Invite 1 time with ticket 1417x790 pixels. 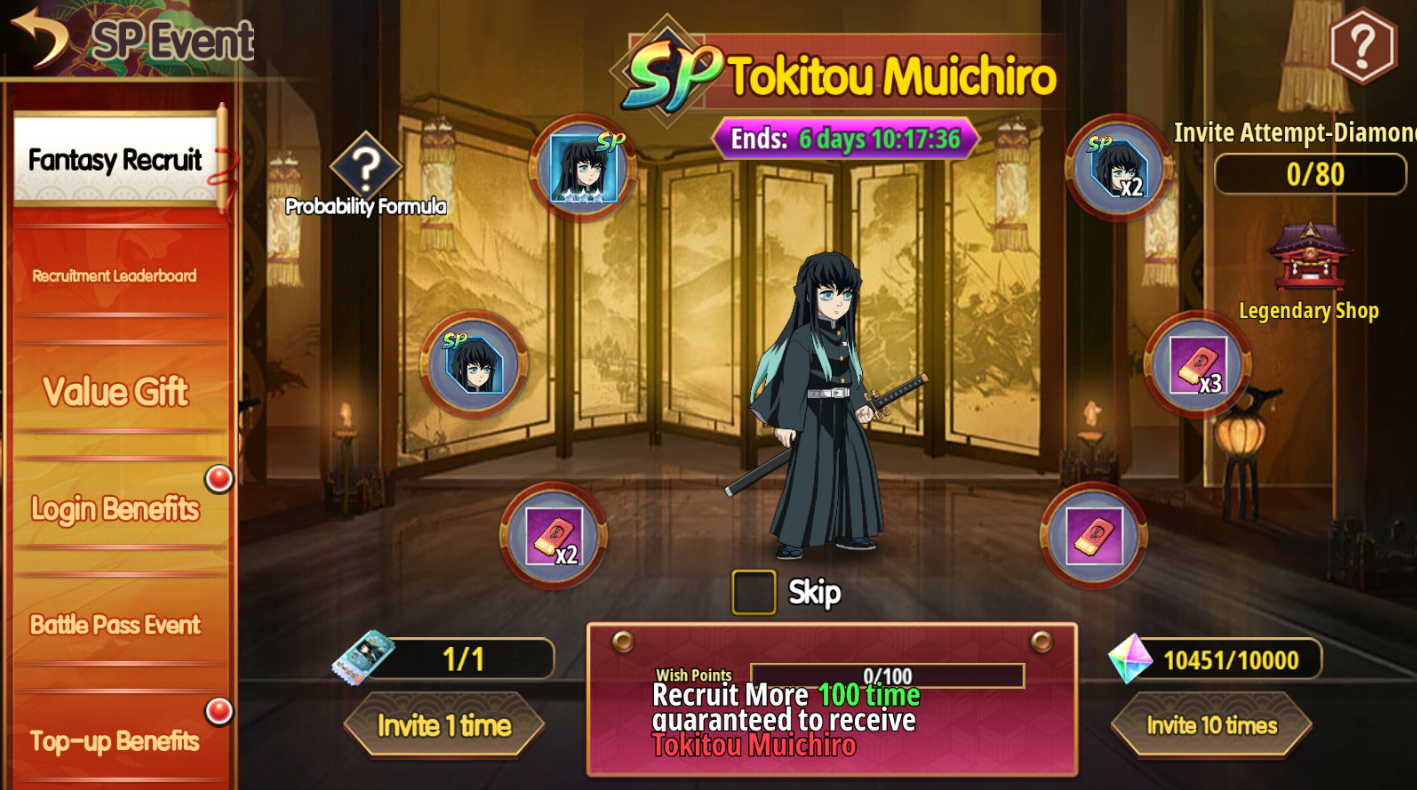(x=444, y=725)
